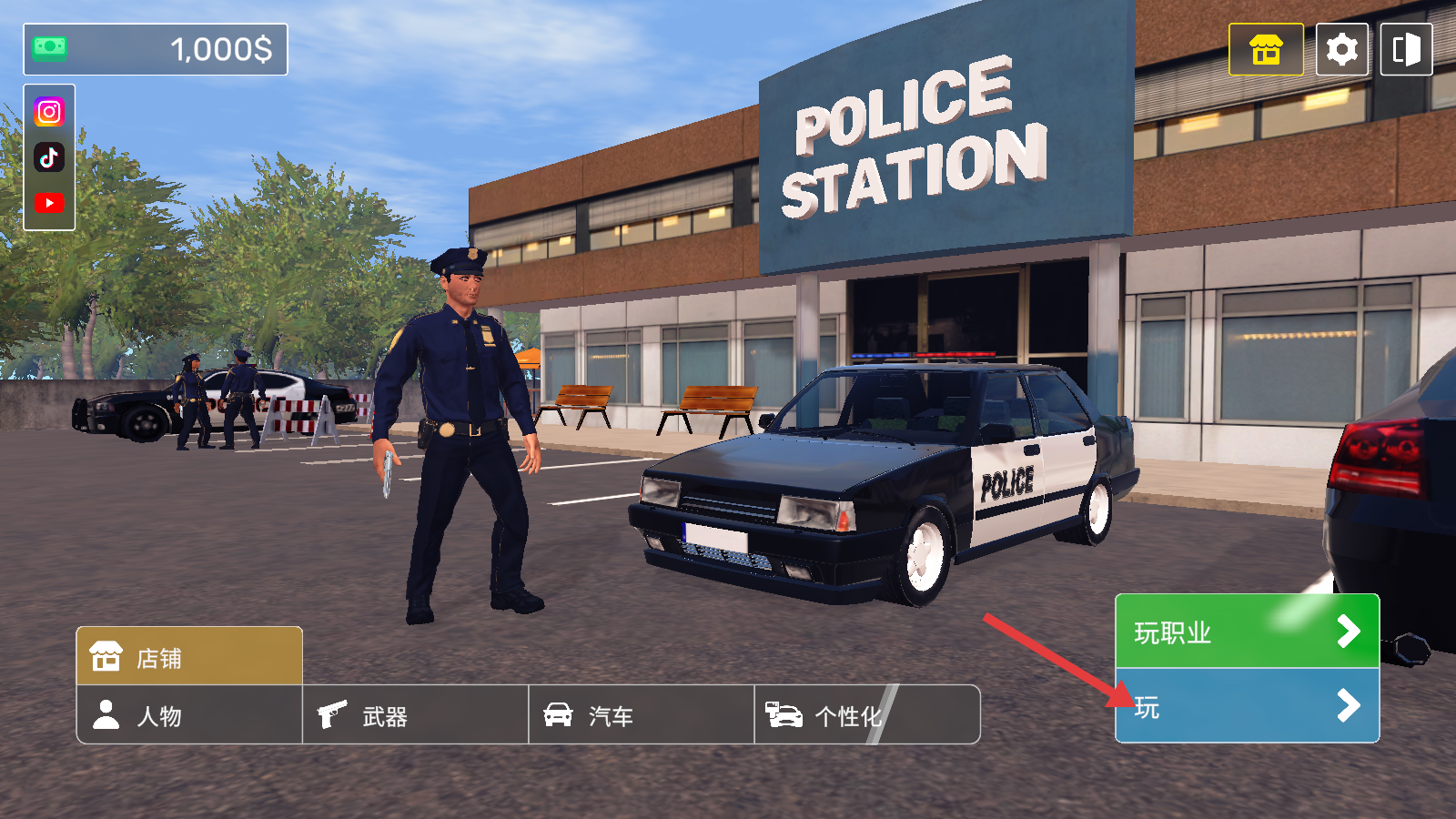Click the blue 玩 play button
1456x819 pixels.
pos(1247,706)
